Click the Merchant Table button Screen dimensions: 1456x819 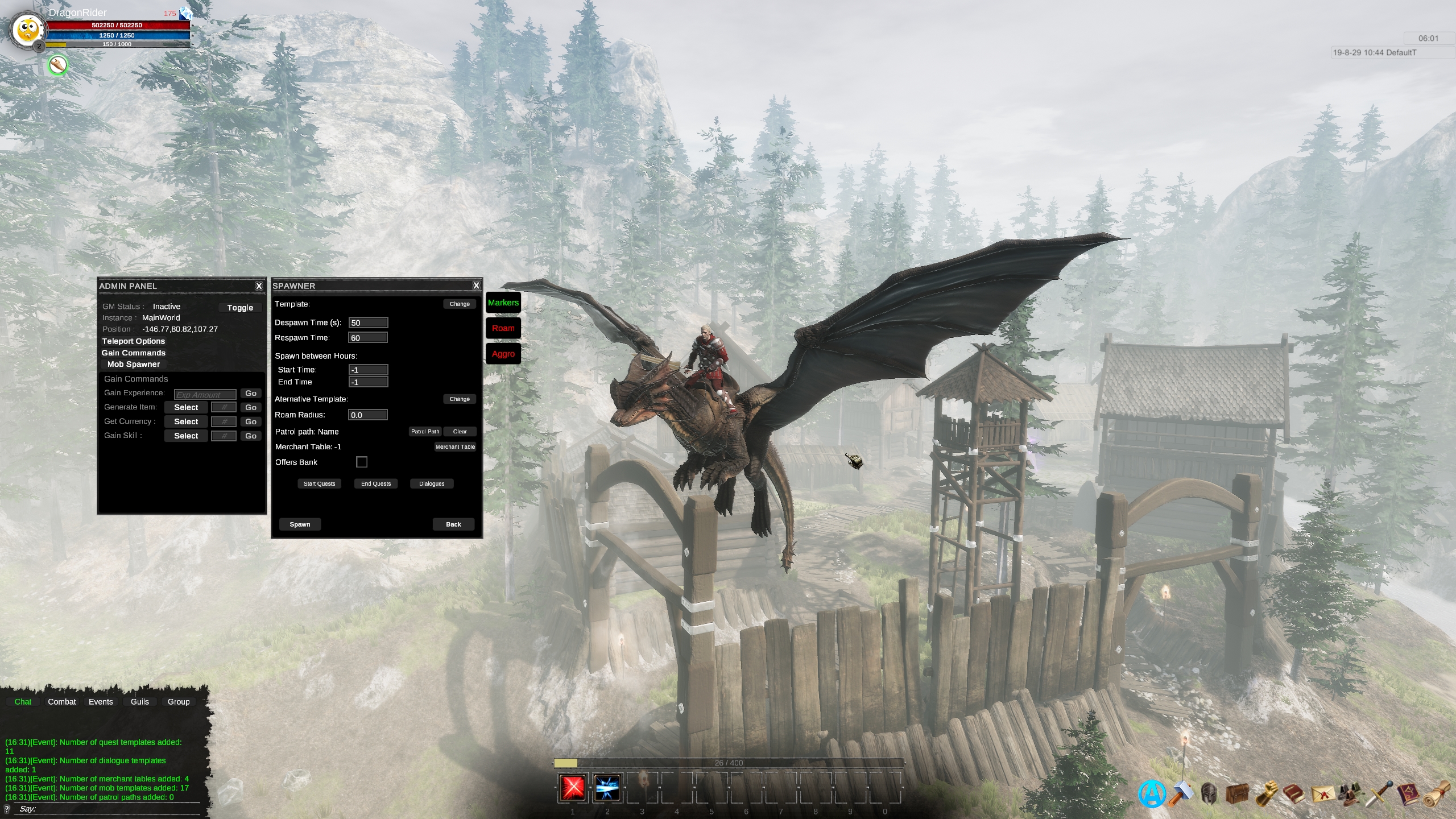tap(455, 447)
